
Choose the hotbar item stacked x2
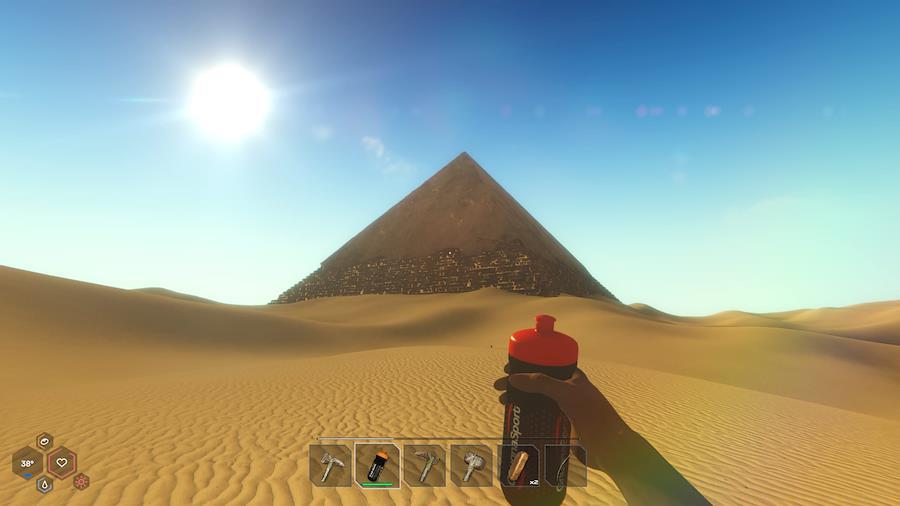click(x=519, y=466)
